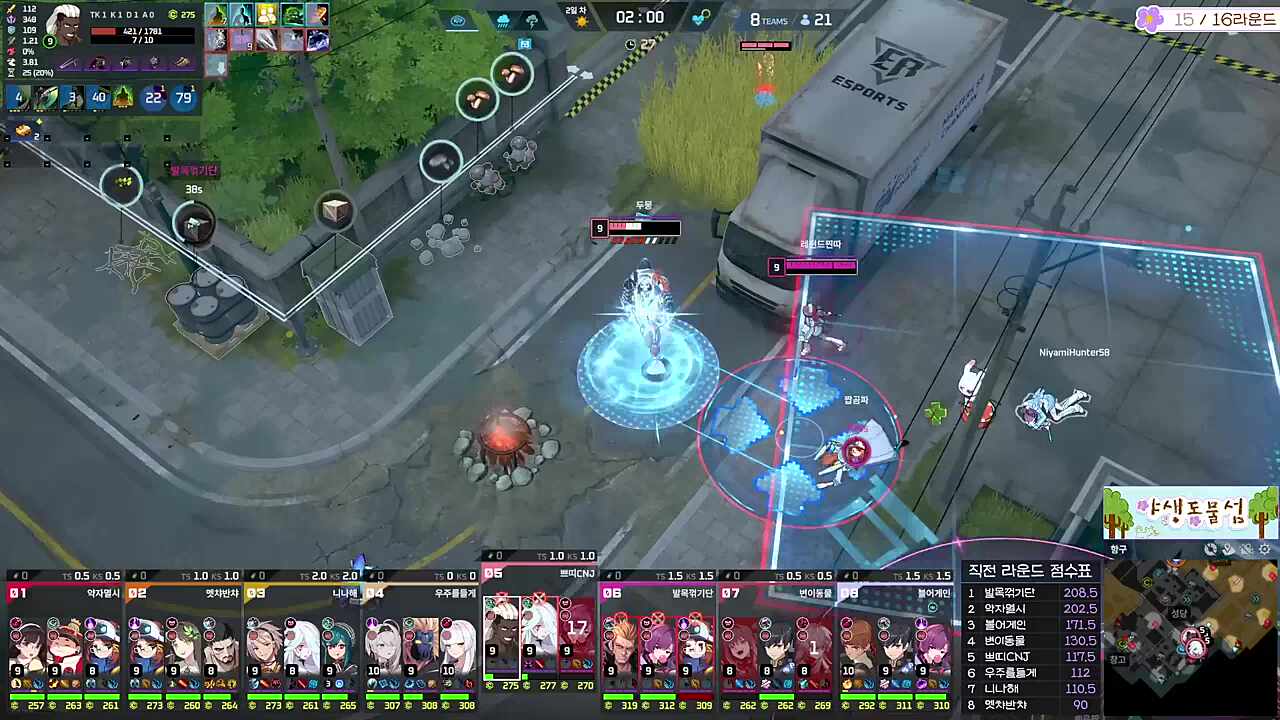
Task: Click the sword attack stat icon in player panel
Action: click(x=10, y=9)
